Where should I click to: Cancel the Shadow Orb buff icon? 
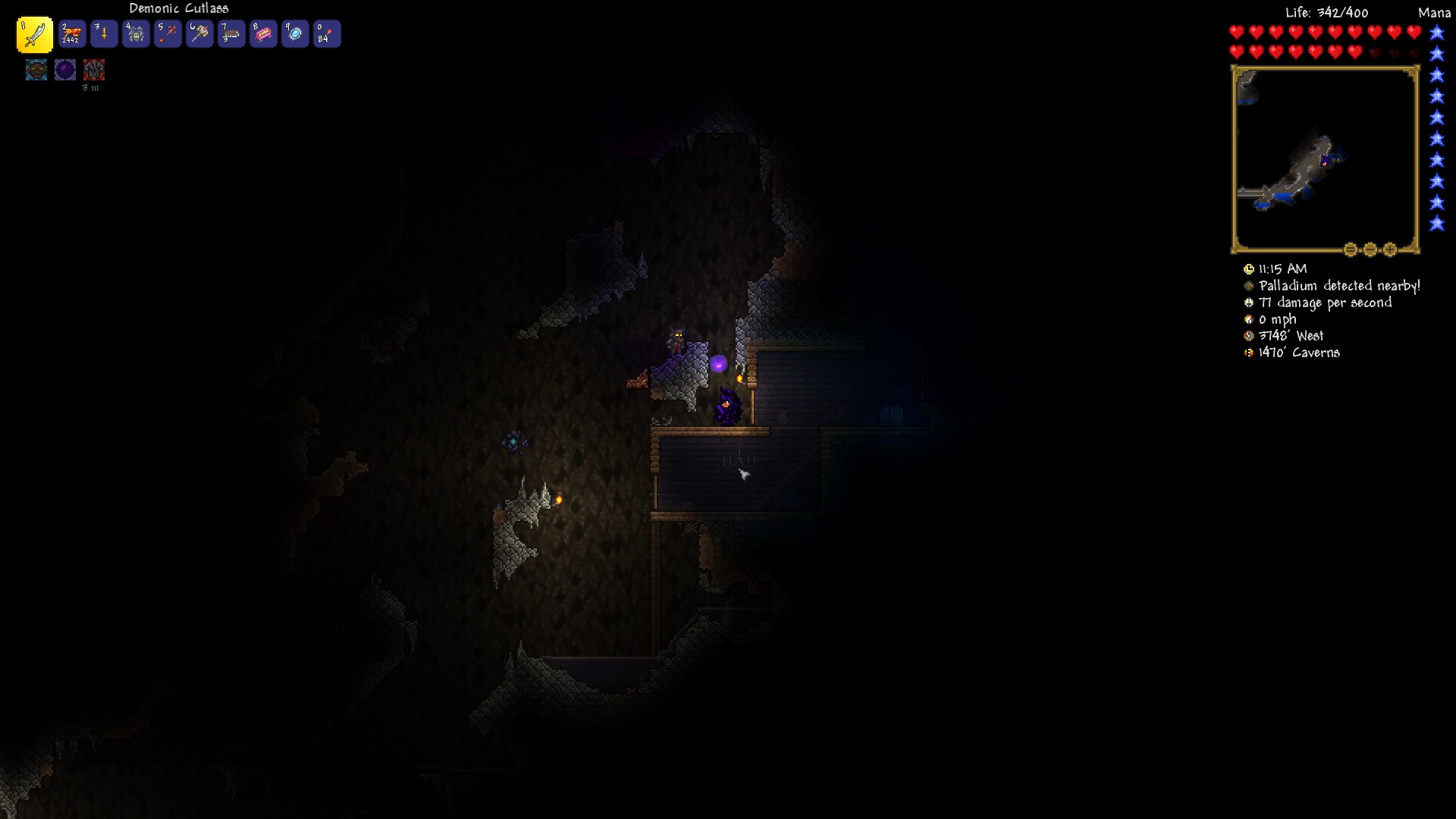pos(65,70)
